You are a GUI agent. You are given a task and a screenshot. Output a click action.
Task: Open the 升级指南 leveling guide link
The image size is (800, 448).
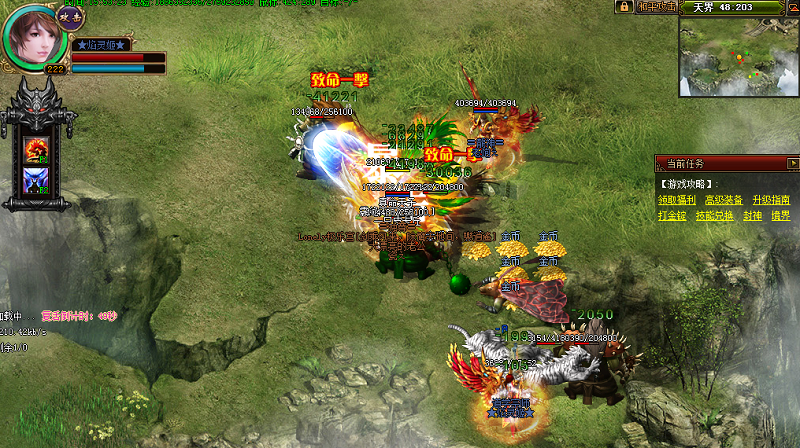click(x=771, y=200)
